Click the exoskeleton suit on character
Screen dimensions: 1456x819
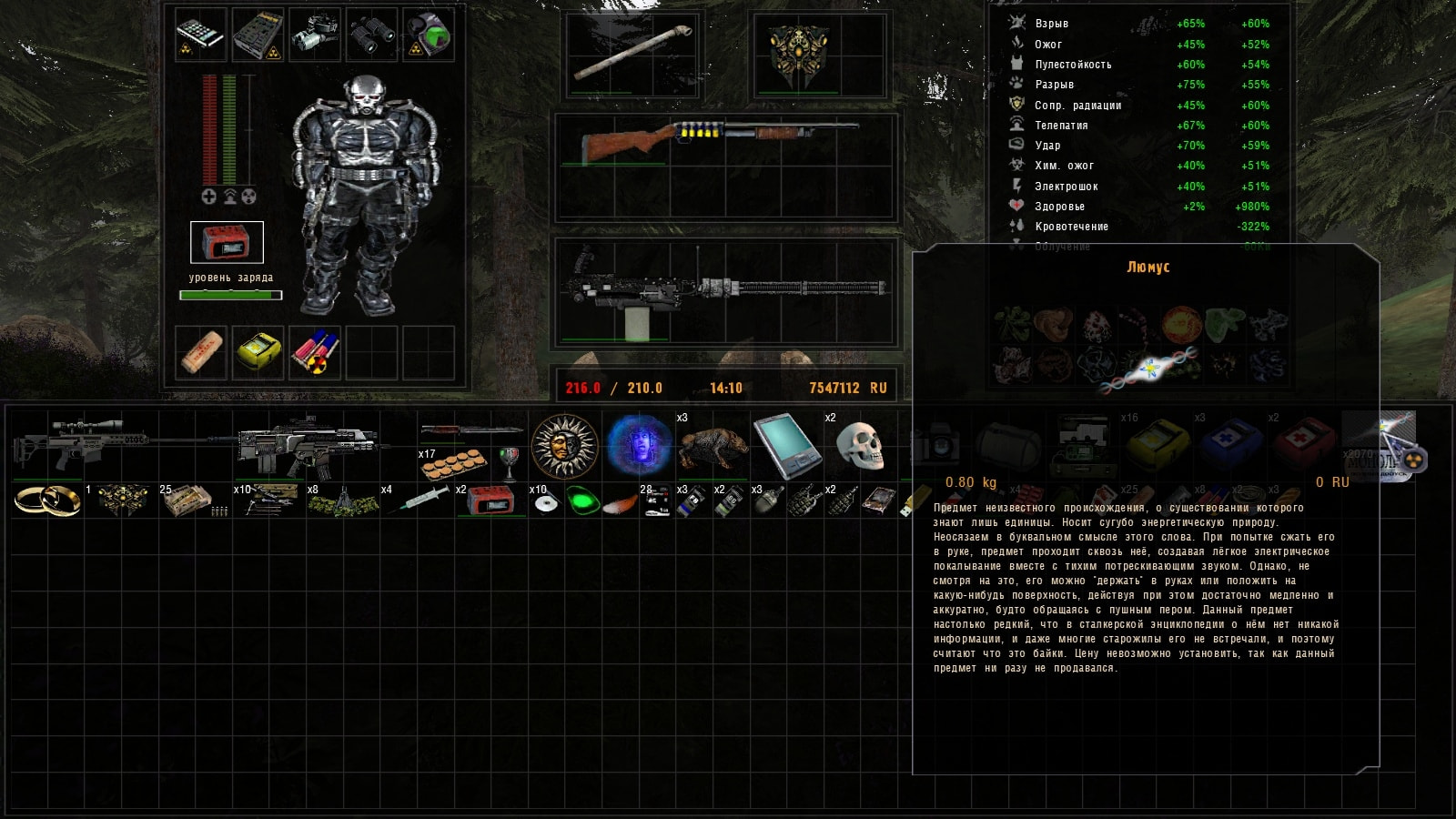(364, 196)
